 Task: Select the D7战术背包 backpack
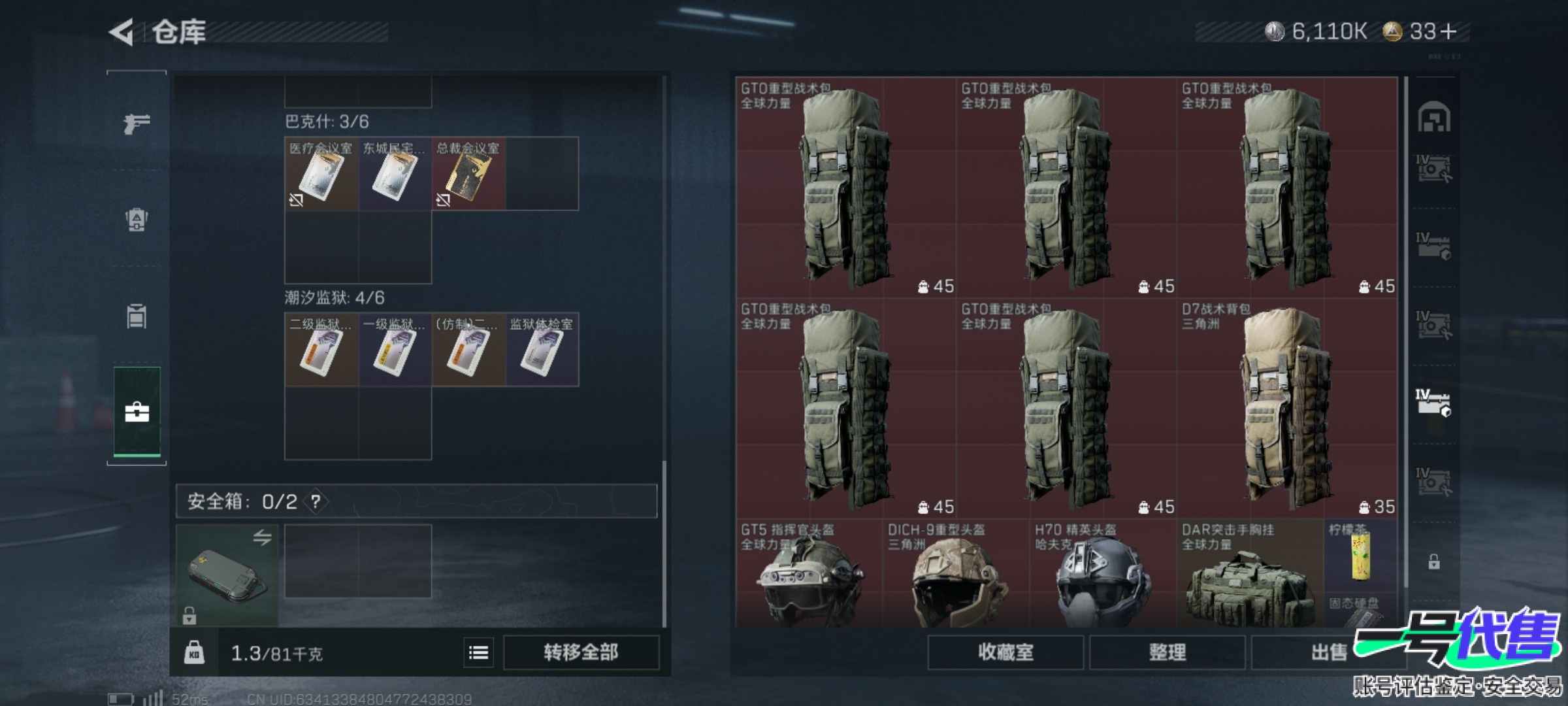coord(1286,409)
